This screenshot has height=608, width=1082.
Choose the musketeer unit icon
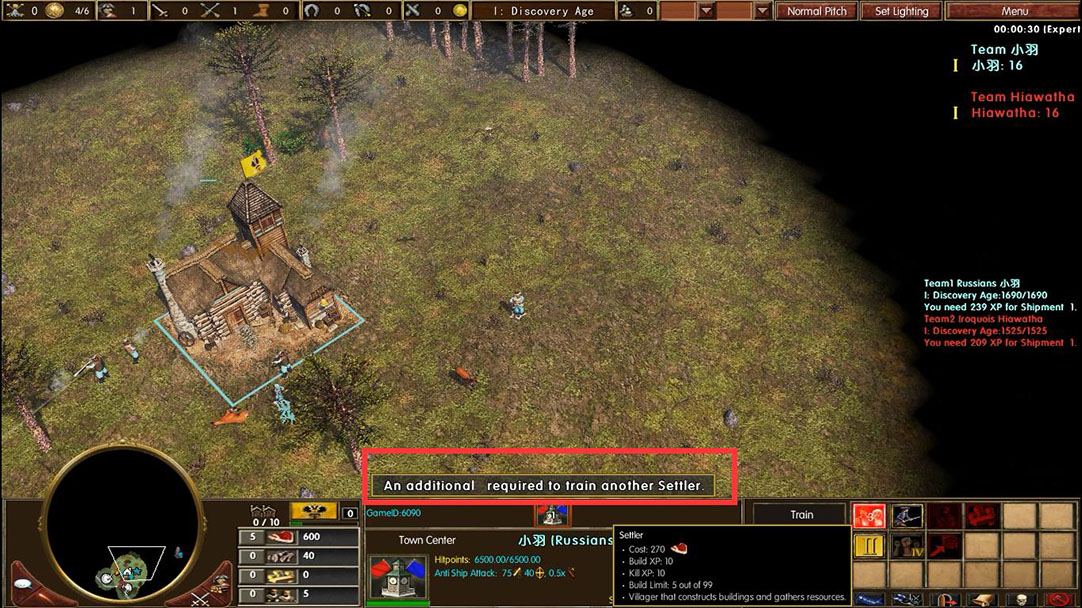point(907,517)
